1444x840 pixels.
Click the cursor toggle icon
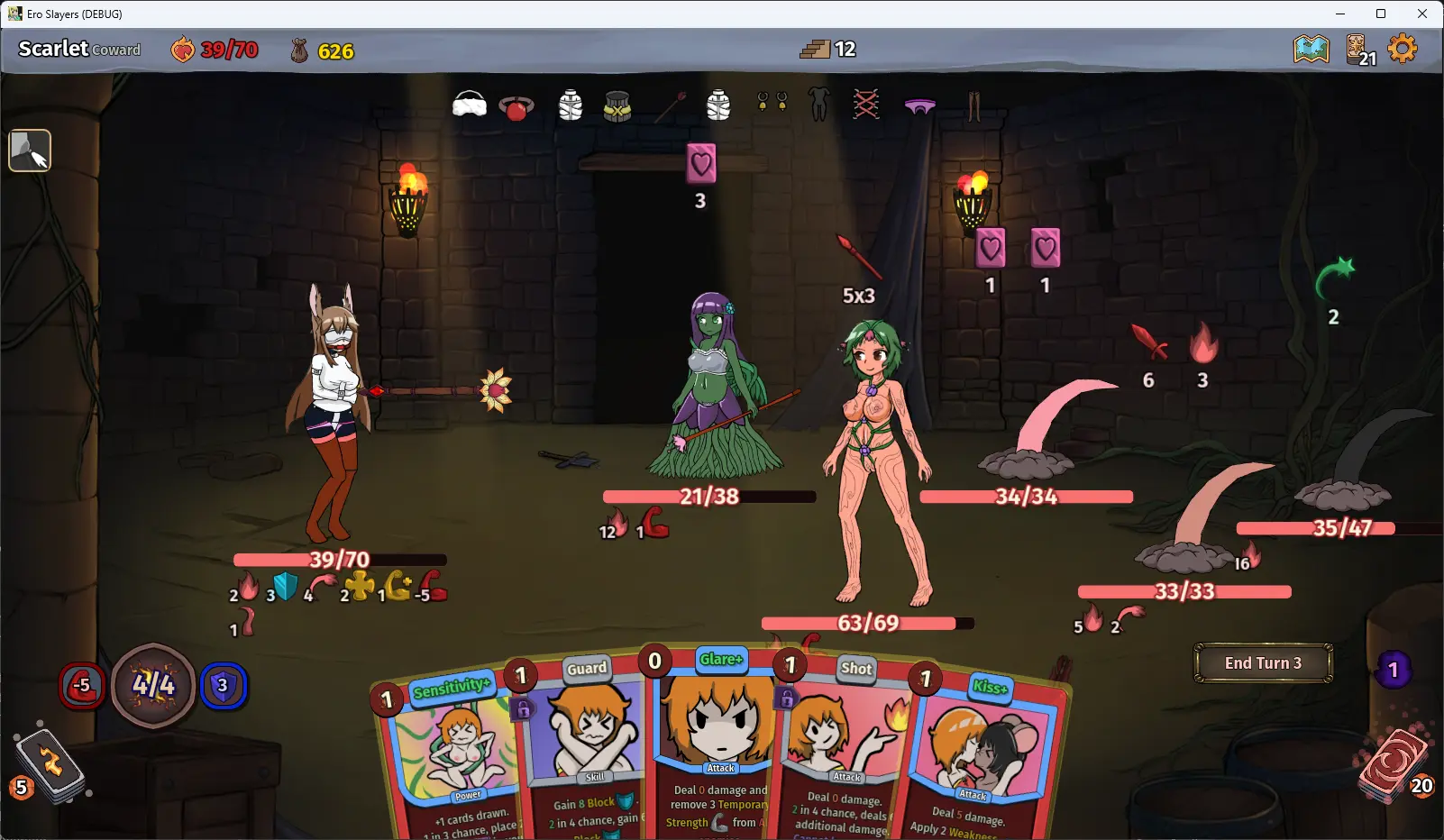click(30, 151)
